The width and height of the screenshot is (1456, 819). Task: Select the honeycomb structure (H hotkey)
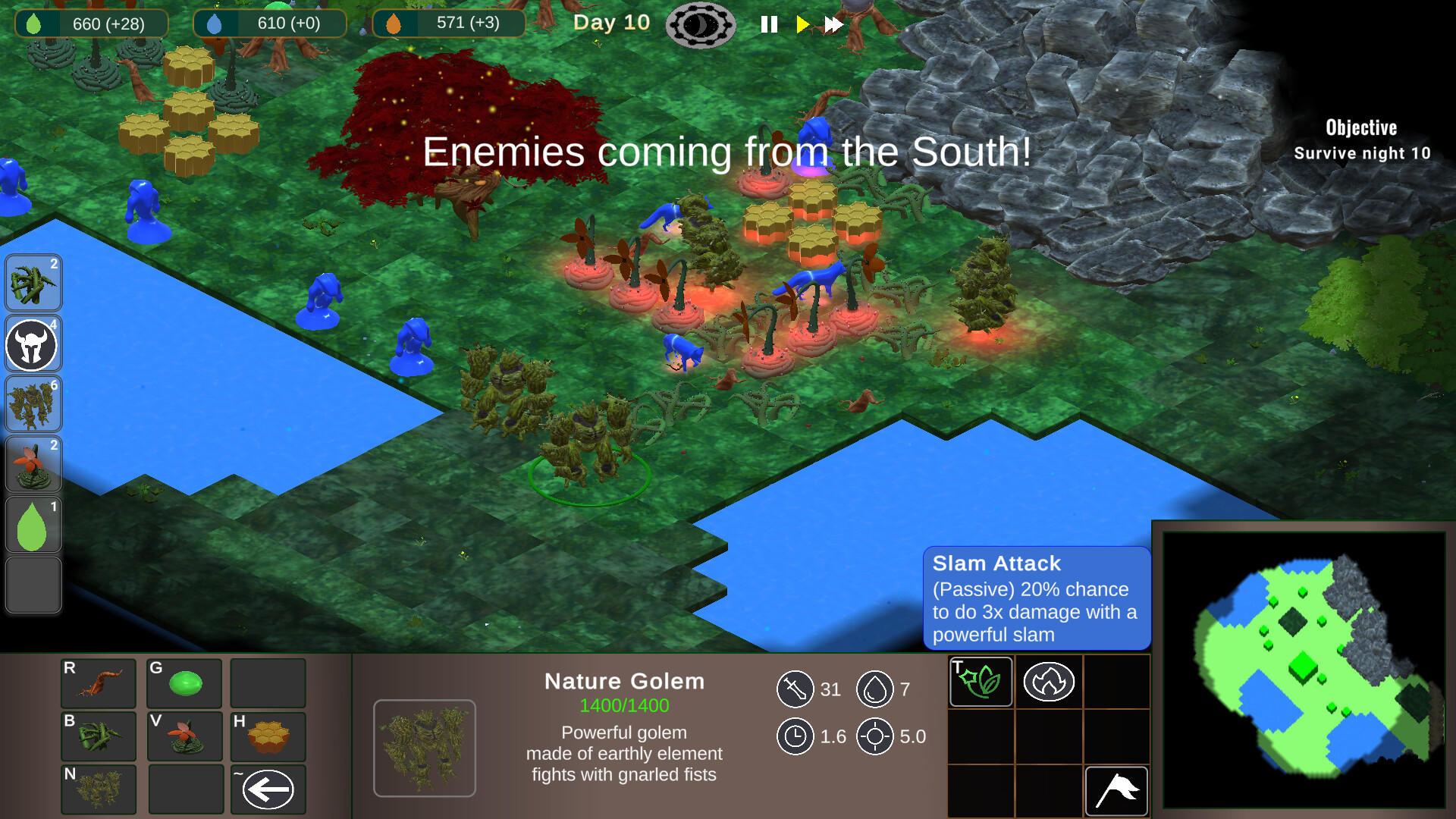(268, 736)
